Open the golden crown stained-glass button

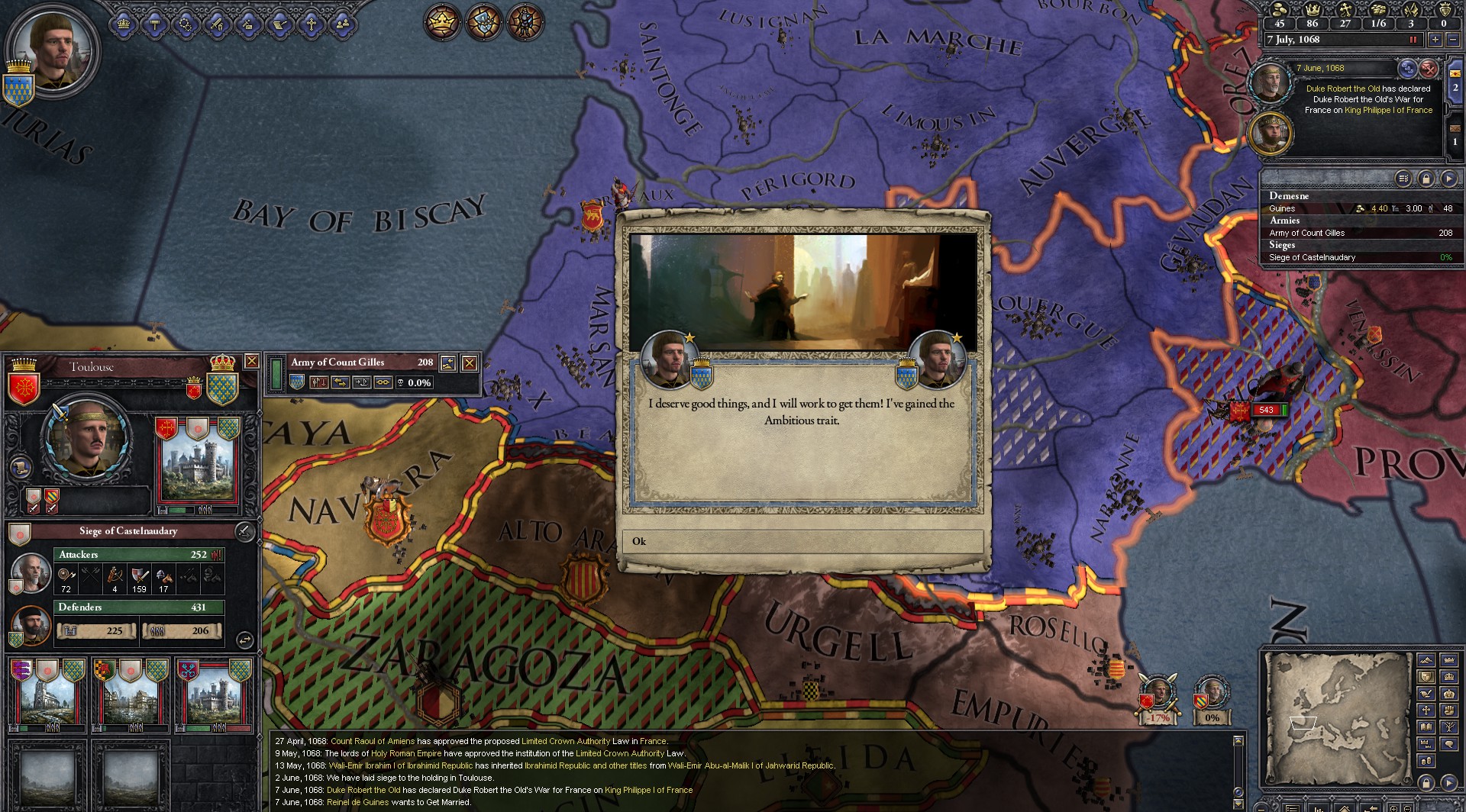click(441, 22)
